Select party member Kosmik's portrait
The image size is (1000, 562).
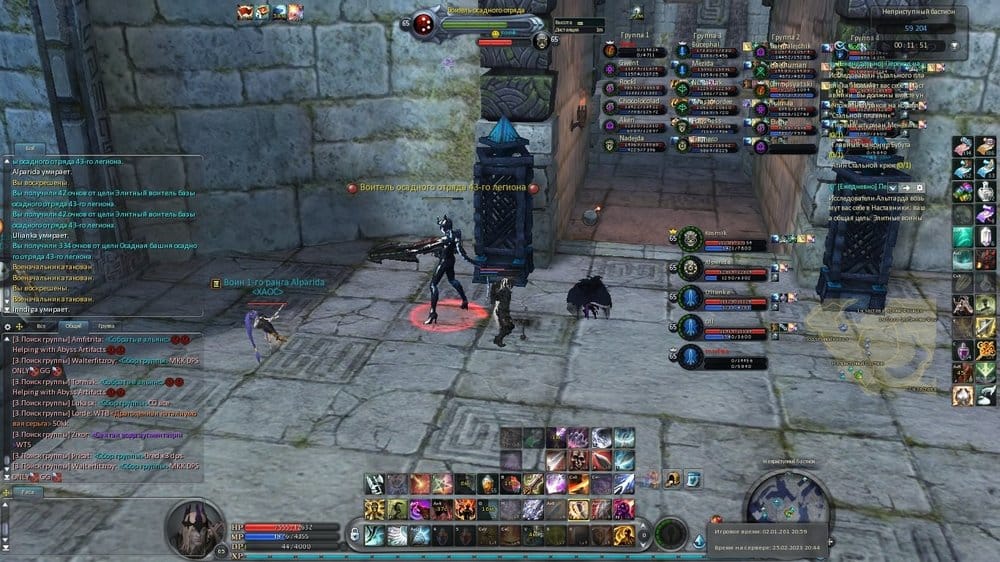690,238
